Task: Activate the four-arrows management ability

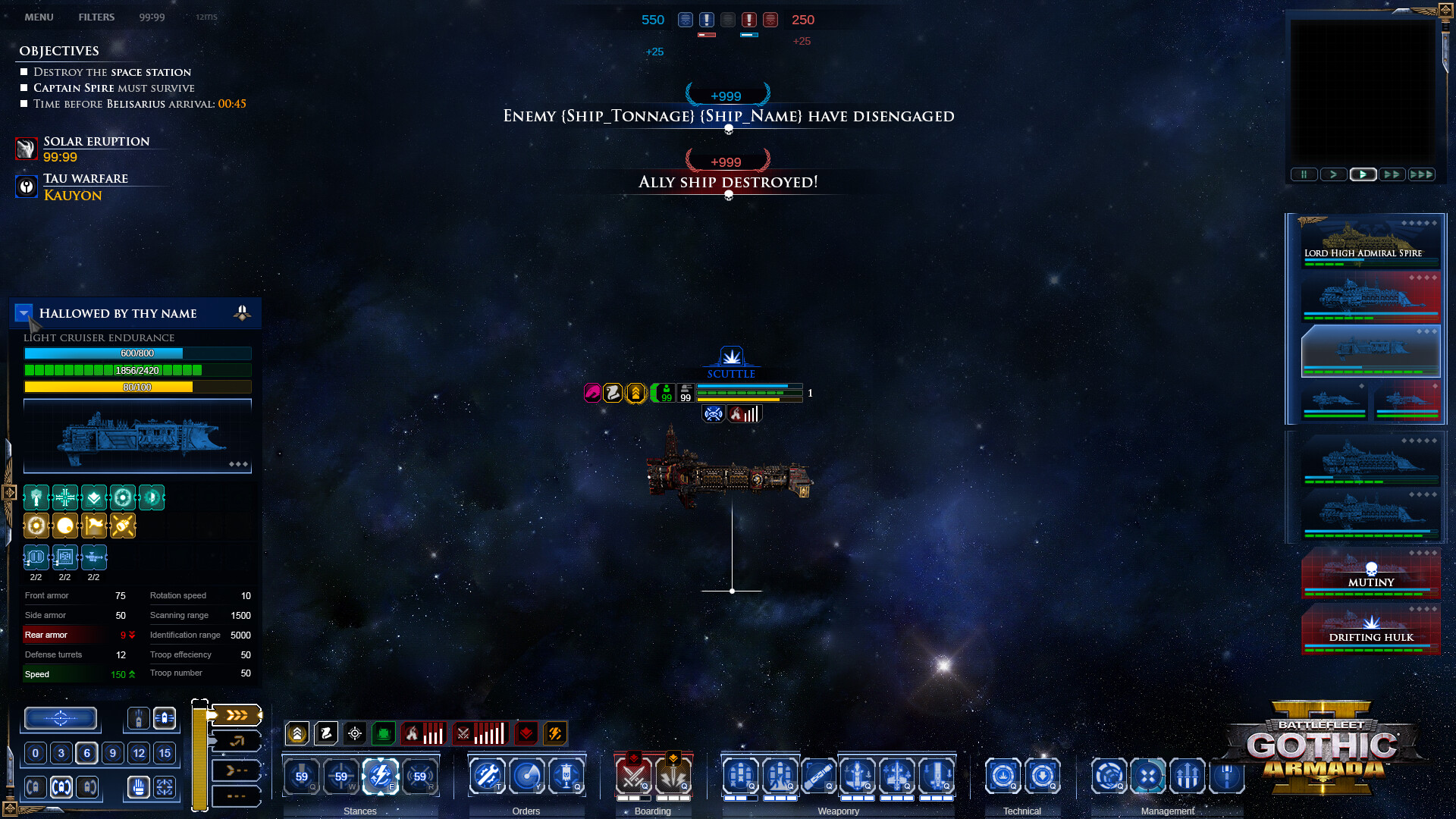Action: click(x=1148, y=776)
